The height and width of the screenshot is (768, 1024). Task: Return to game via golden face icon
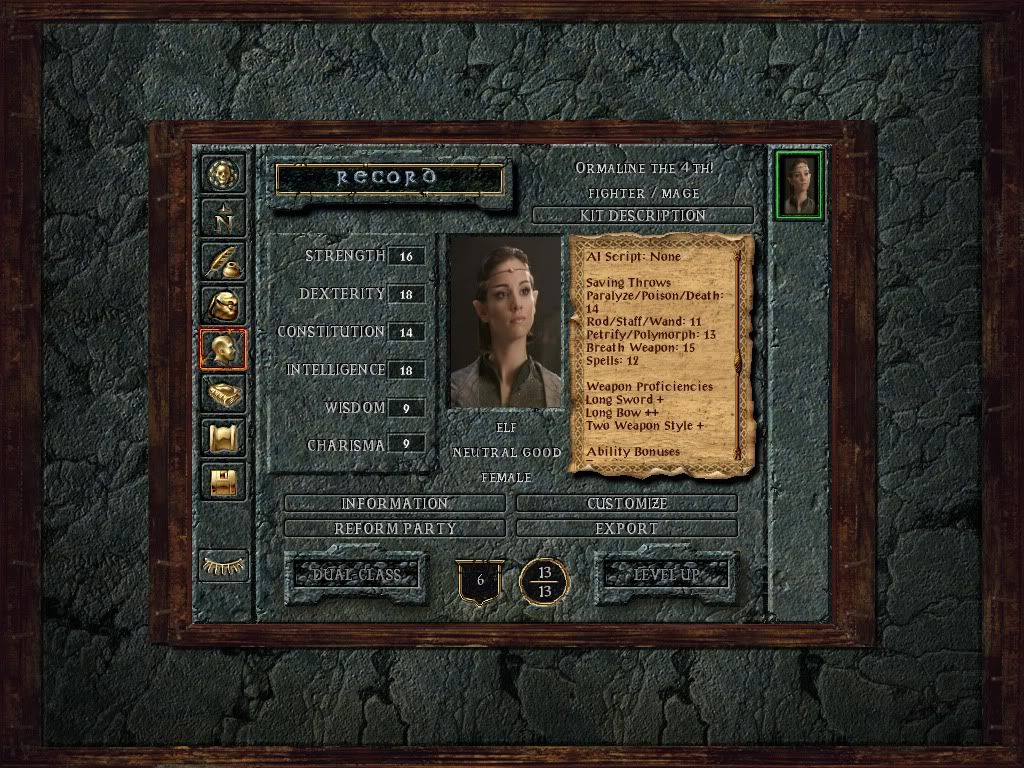(x=223, y=174)
